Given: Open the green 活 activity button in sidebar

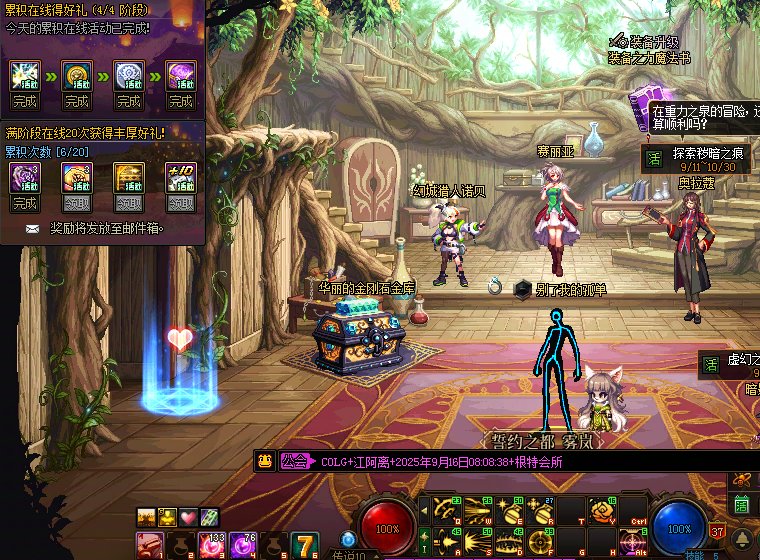Looking at the screenshot, I should [x=742, y=505].
